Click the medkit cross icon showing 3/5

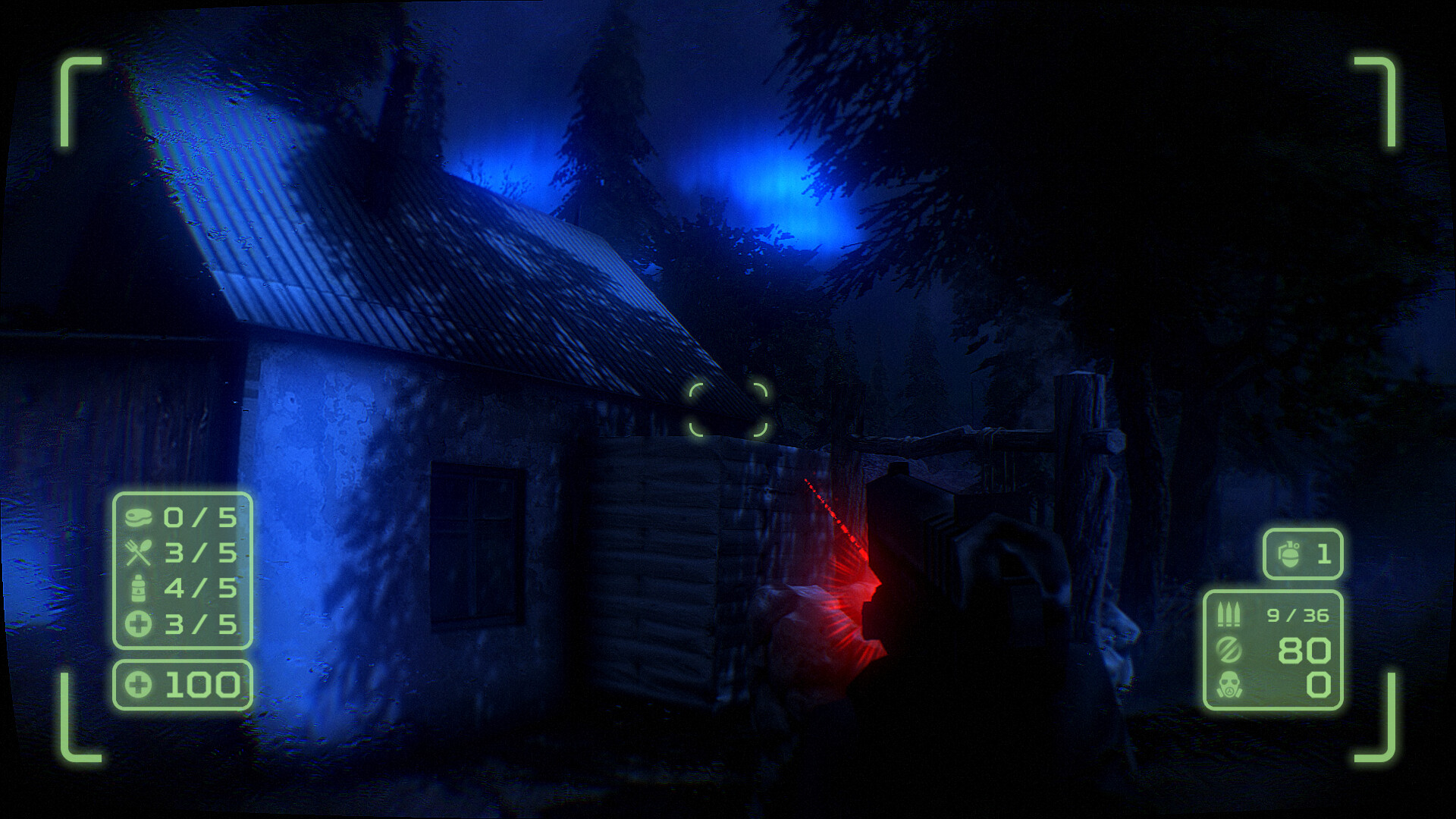tap(140, 623)
